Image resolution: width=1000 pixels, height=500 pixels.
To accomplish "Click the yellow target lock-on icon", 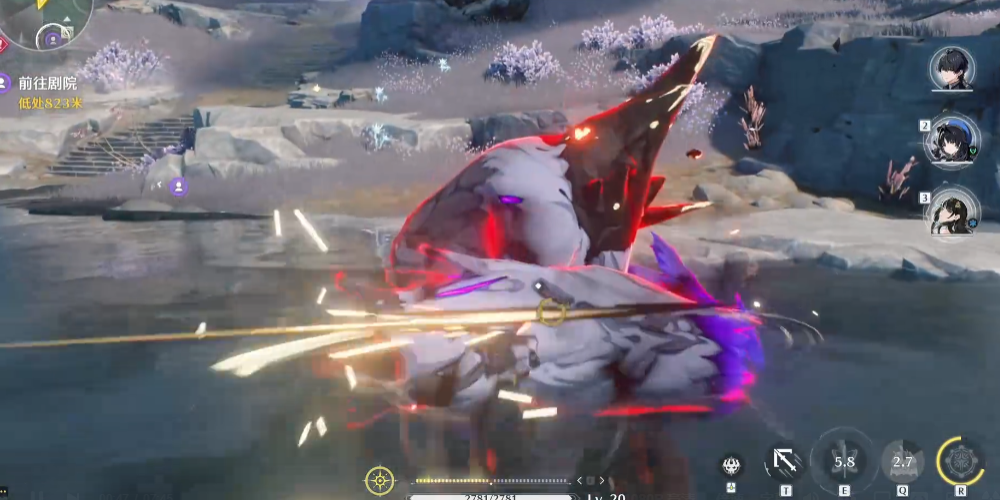I will coord(379,480).
